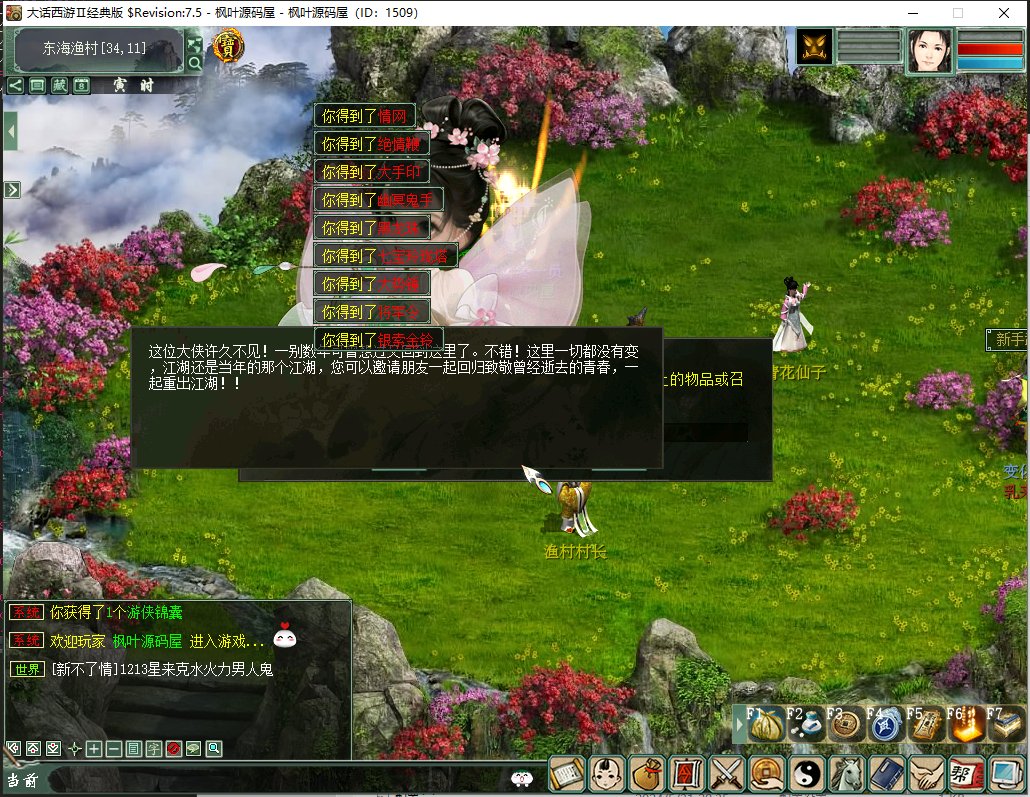
Task: Open the calendar icon beside the 藏 button
Action: pyautogui.click(x=81, y=85)
